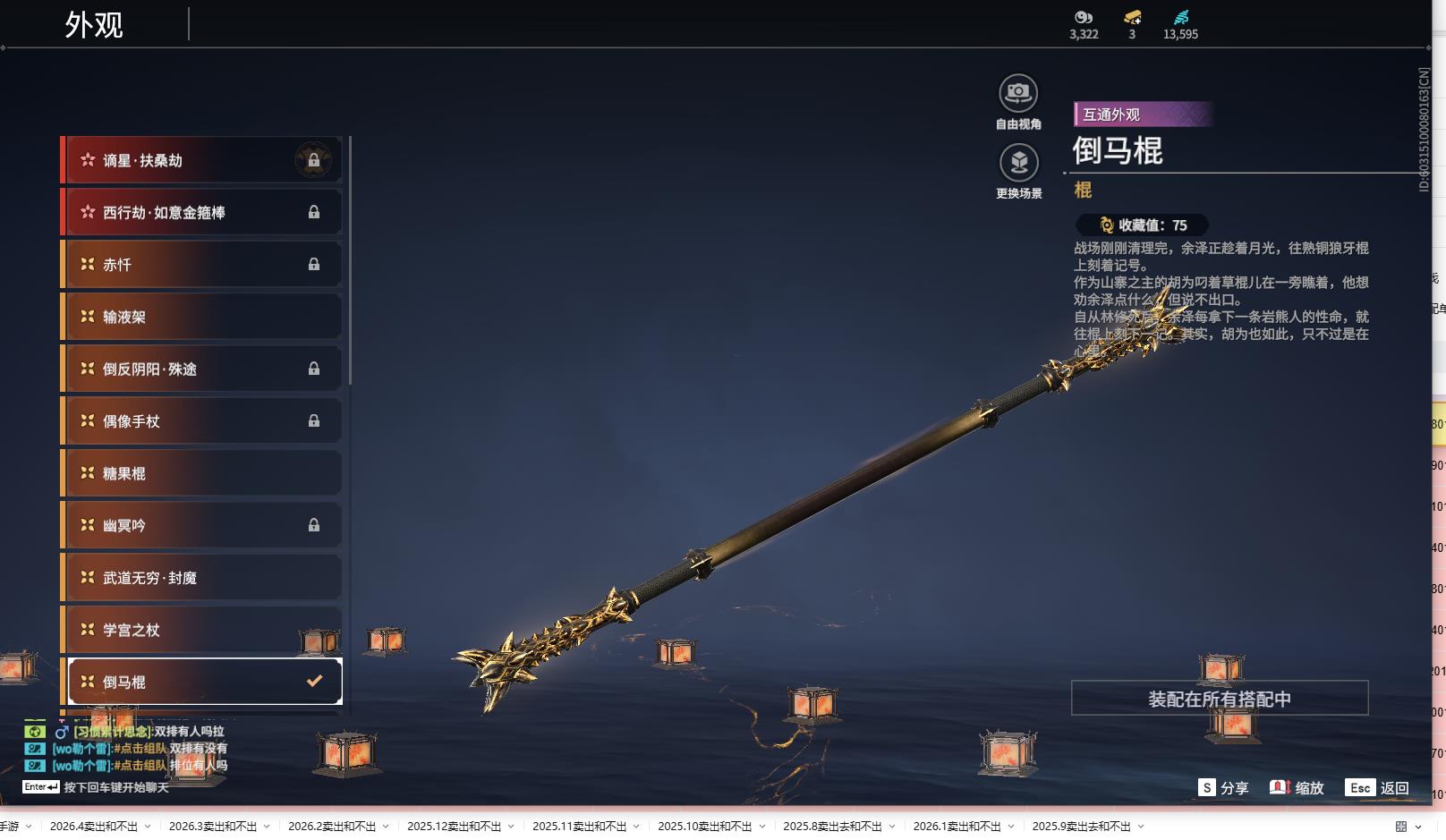This screenshot has height=840, width=1446.
Task: Go back with the 返回 button
Action: pyautogui.click(x=1378, y=788)
